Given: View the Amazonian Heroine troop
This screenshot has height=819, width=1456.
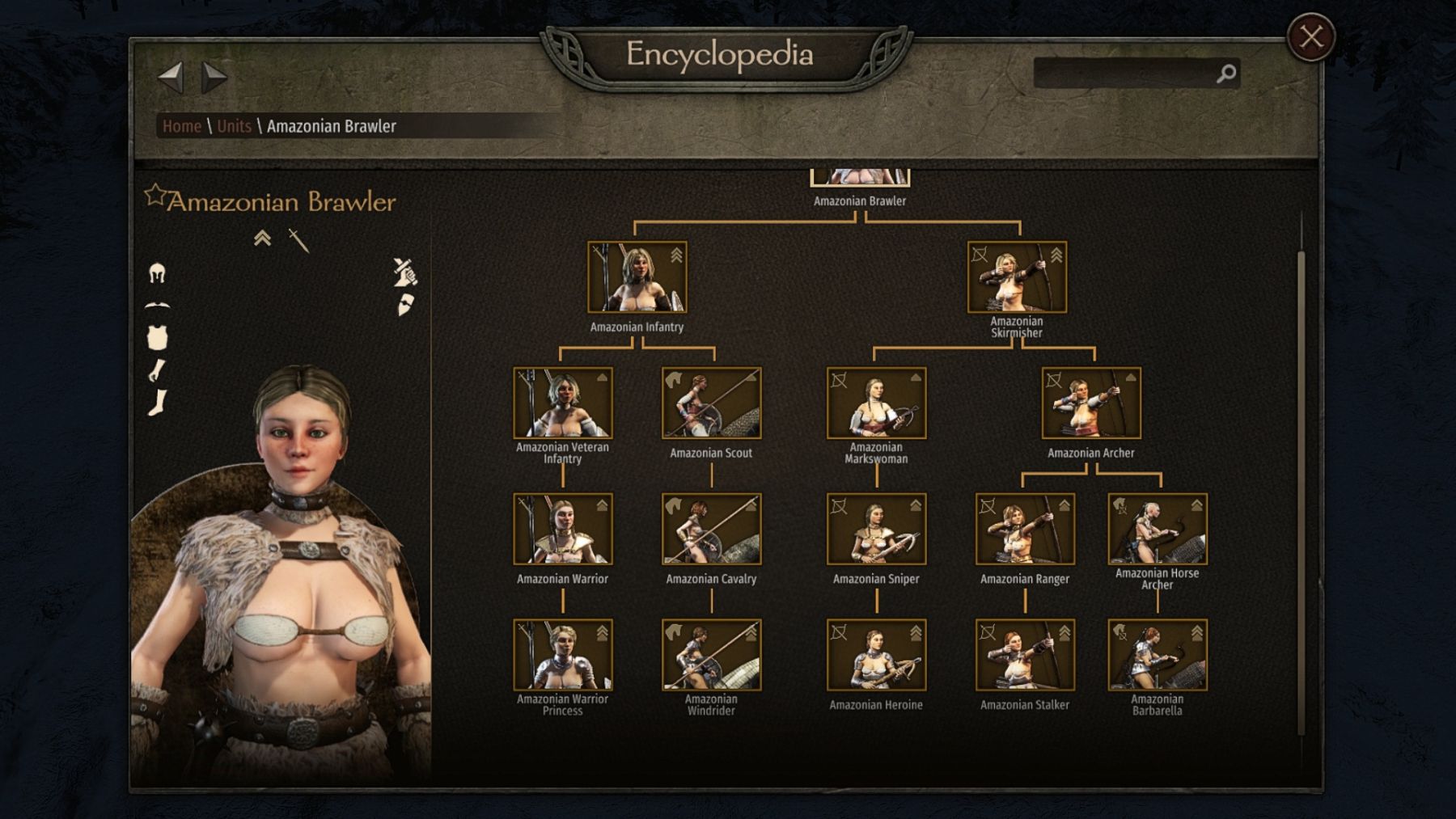Looking at the screenshot, I should pos(876,656).
